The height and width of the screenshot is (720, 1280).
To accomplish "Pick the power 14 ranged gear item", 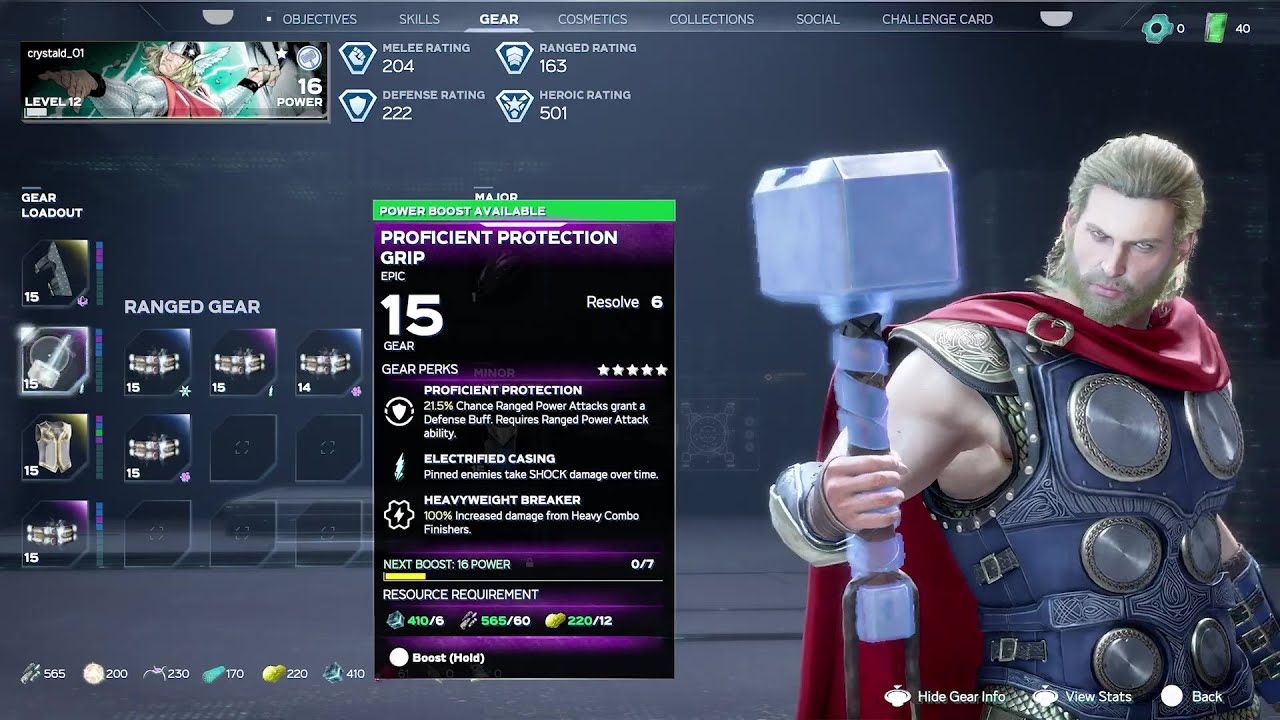I will point(329,361).
